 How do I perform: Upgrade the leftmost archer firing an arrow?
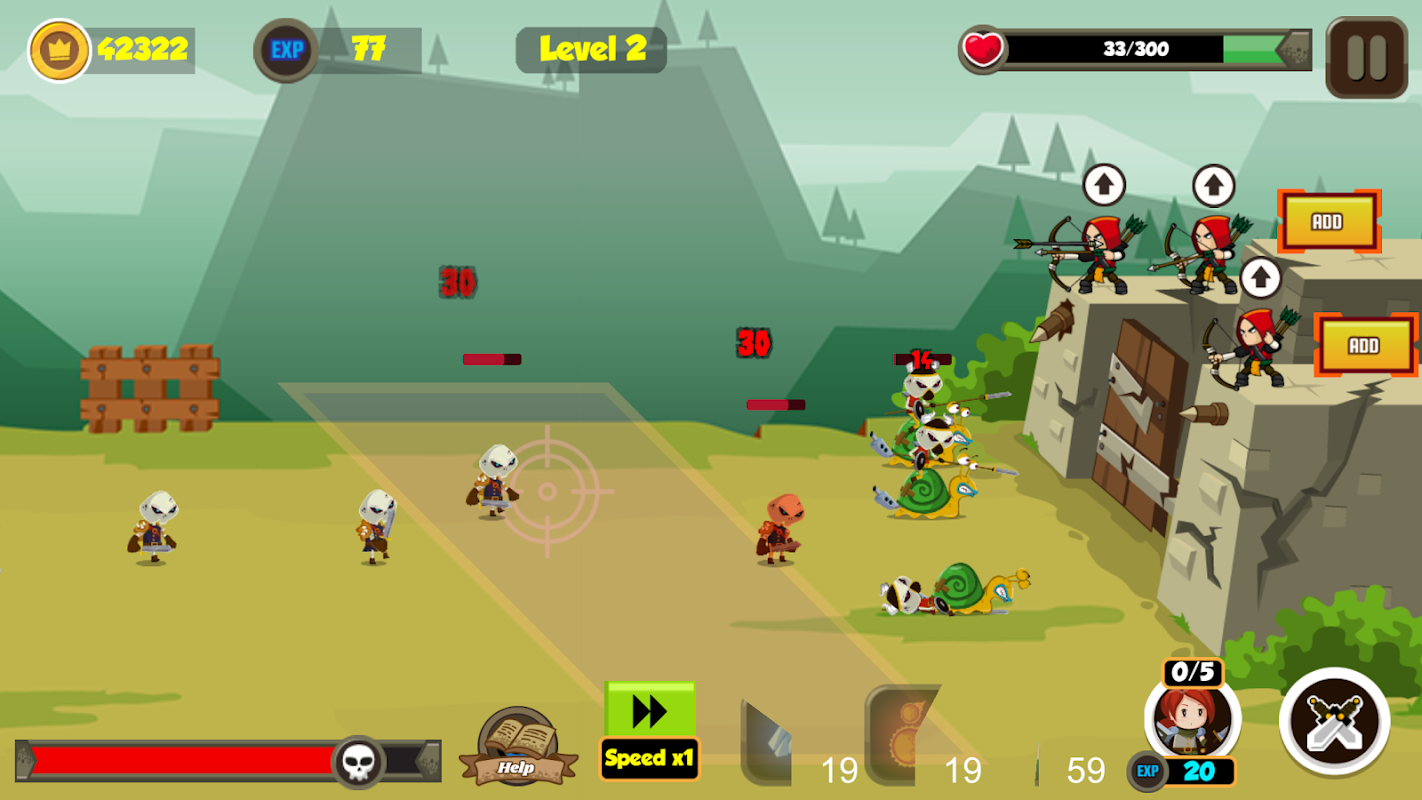[x=1104, y=185]
